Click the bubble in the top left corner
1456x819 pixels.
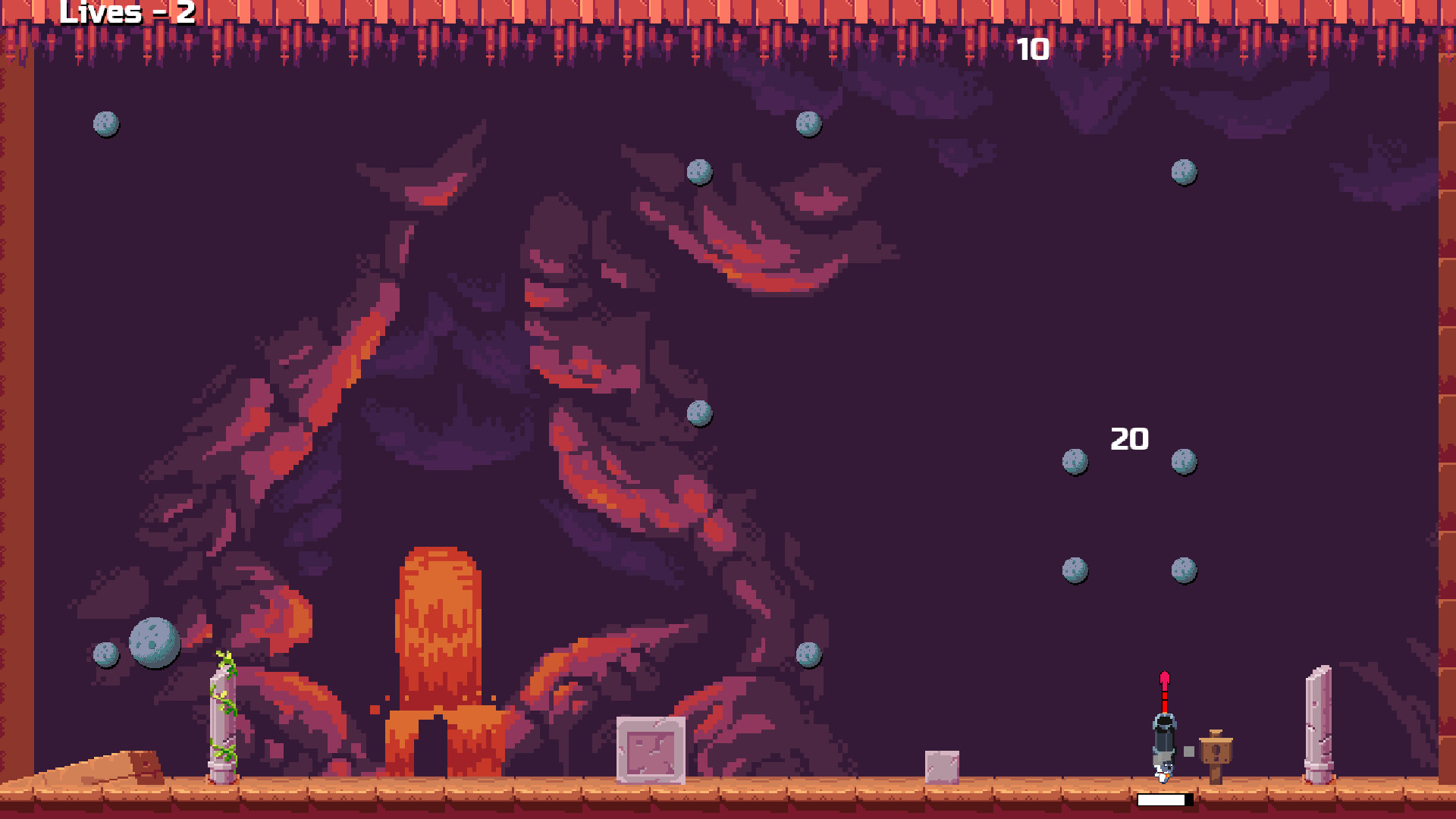(x=106, y=124)
